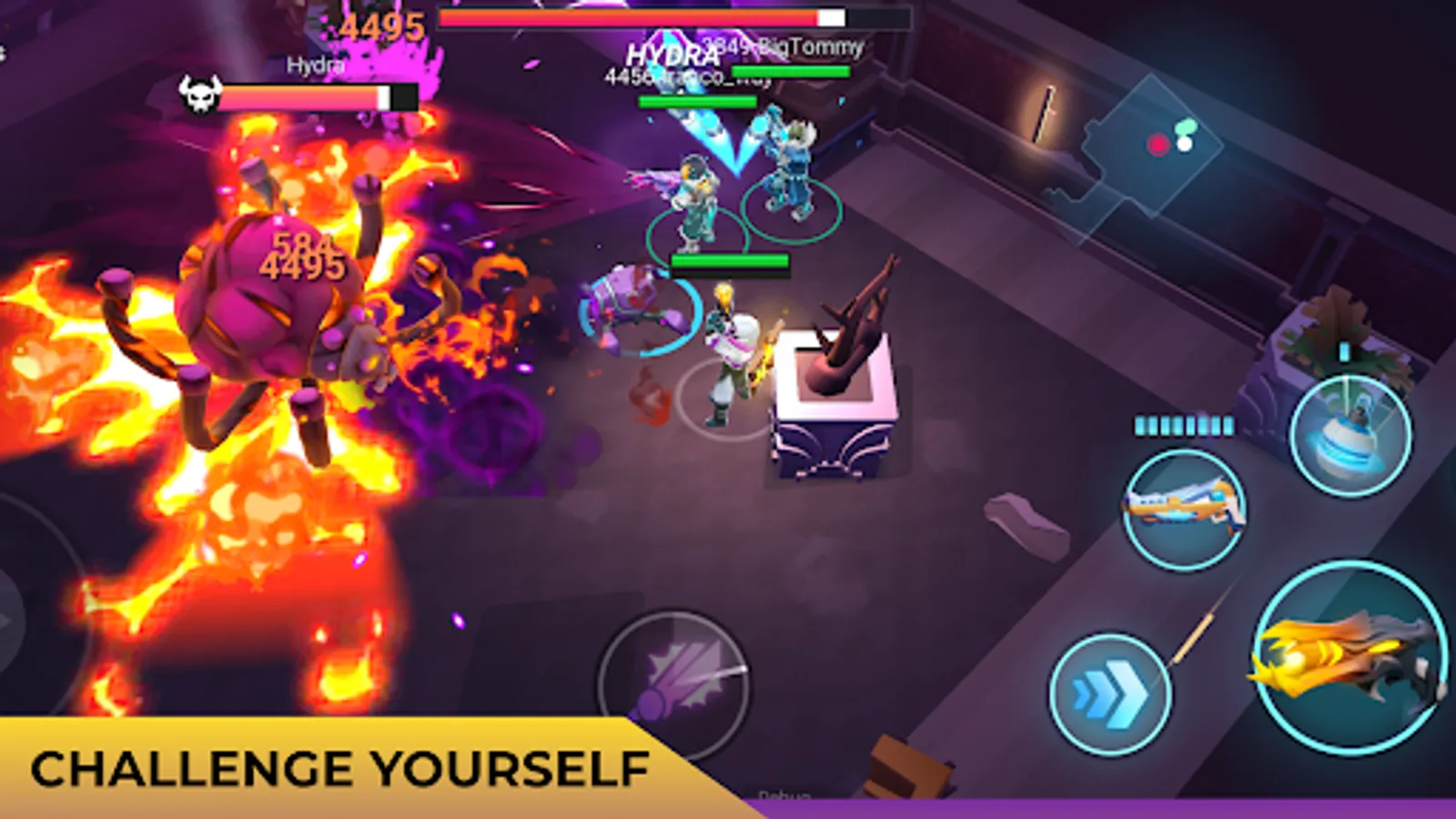1456x819 pixels.
Task: Deploy the turret gadget ability
Action: tap(1350, 437)
